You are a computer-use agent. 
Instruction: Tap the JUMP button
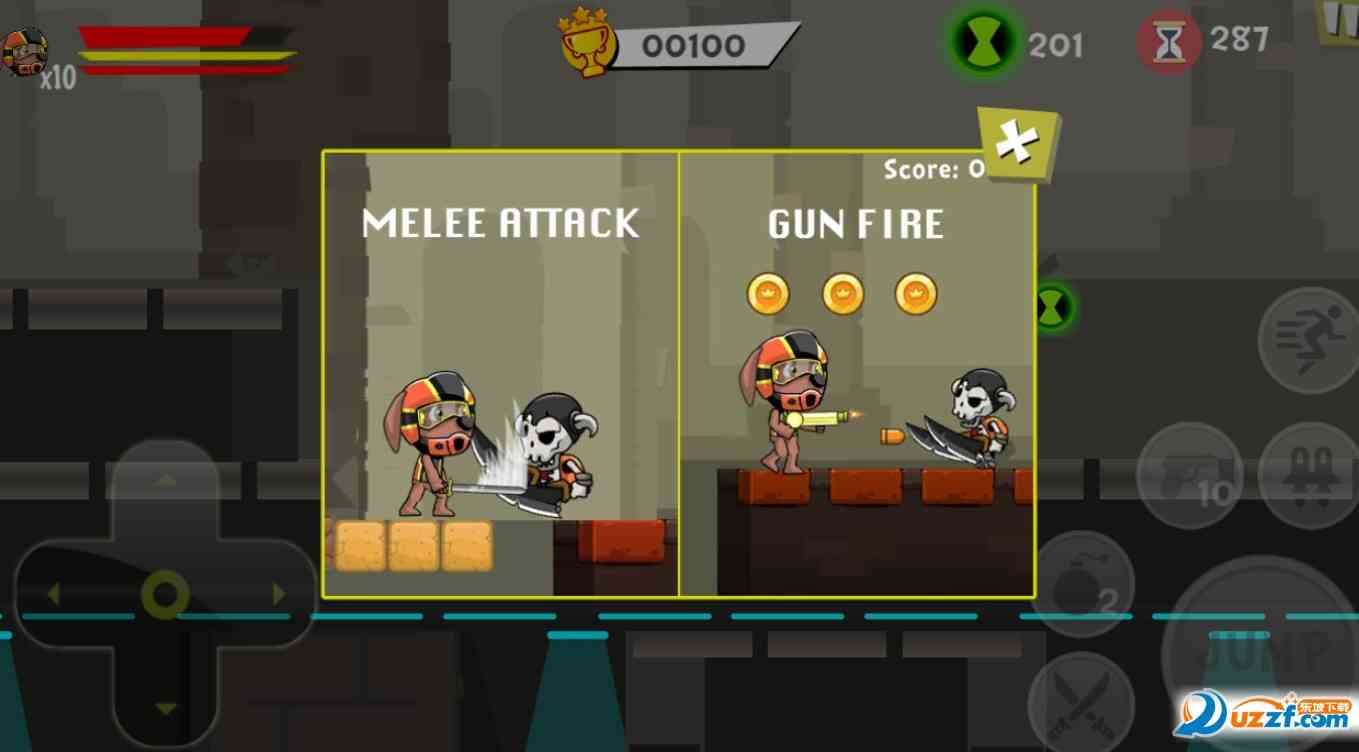pyautogui.click(x=1262, y=650)
